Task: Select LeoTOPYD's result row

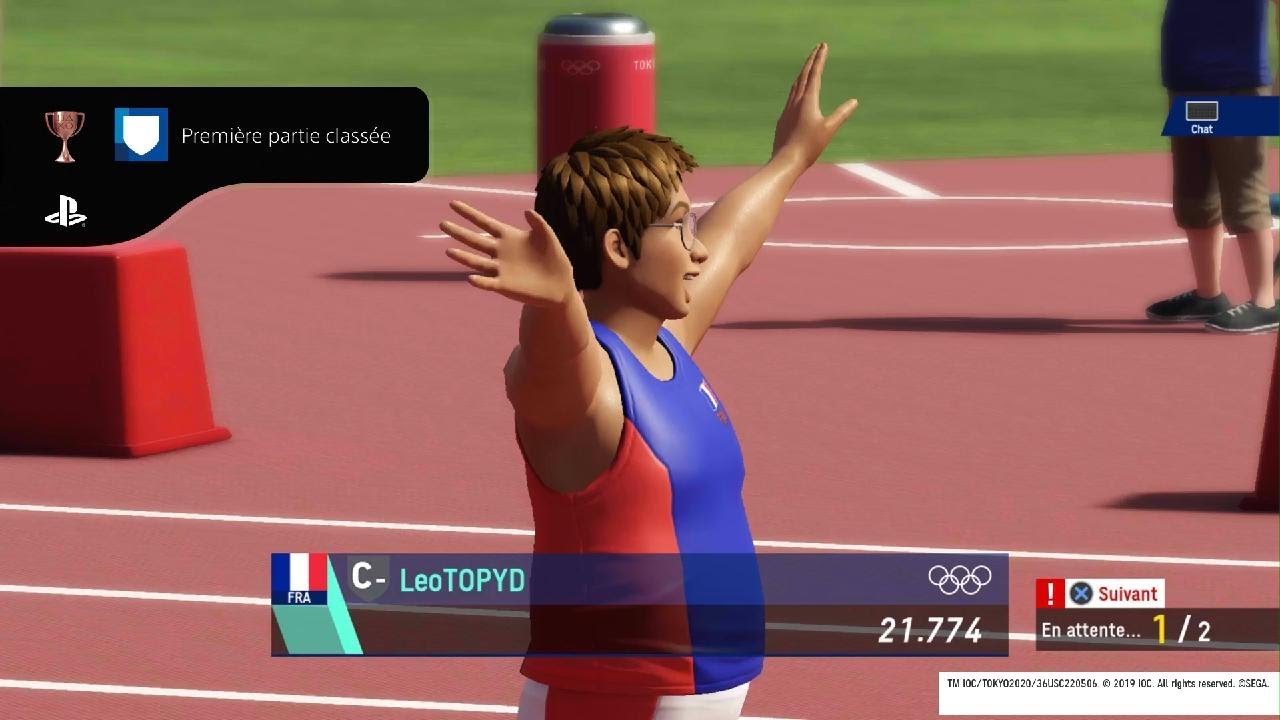Action: 639,604
